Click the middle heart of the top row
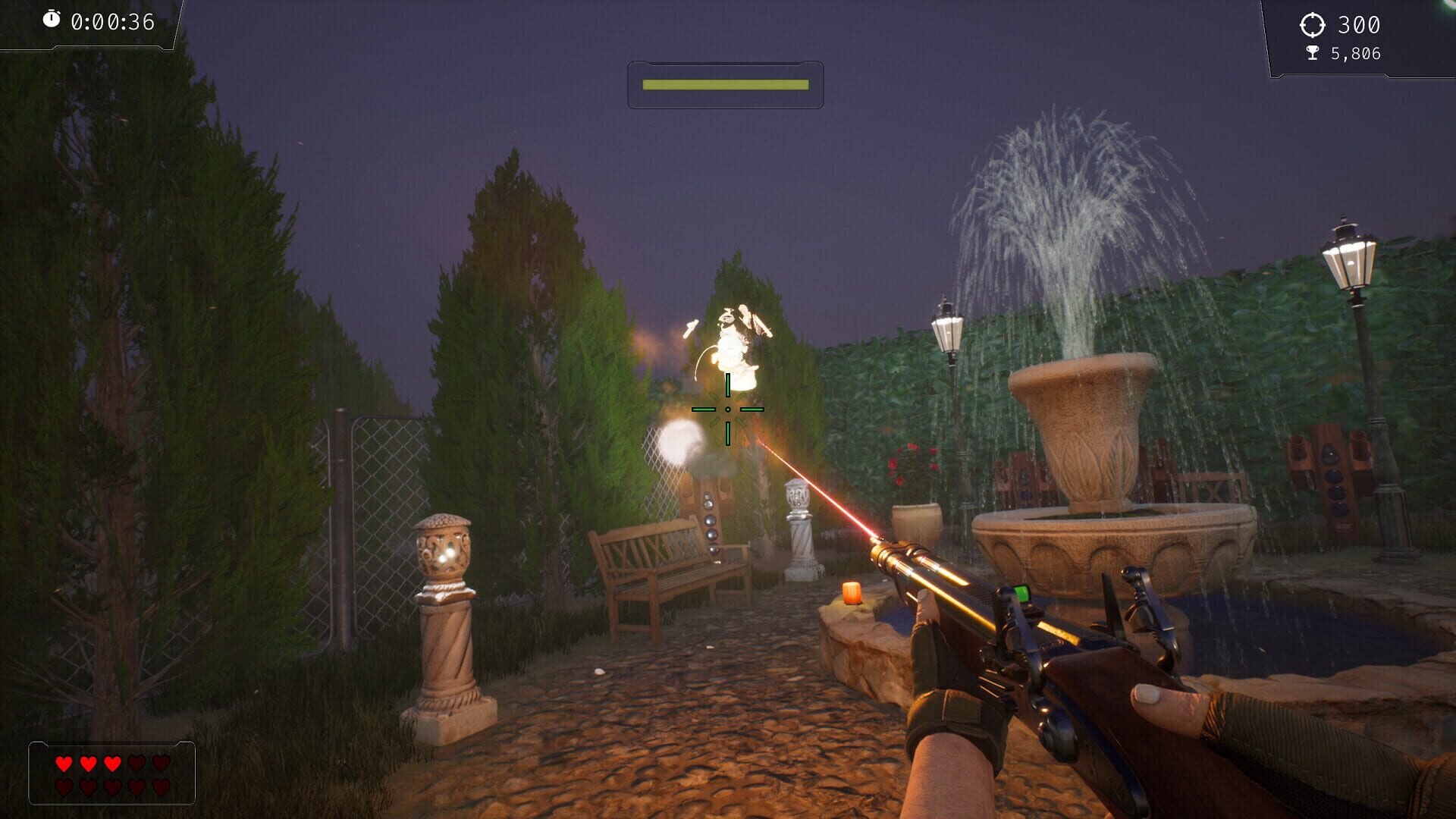 (x=112, y=764)
